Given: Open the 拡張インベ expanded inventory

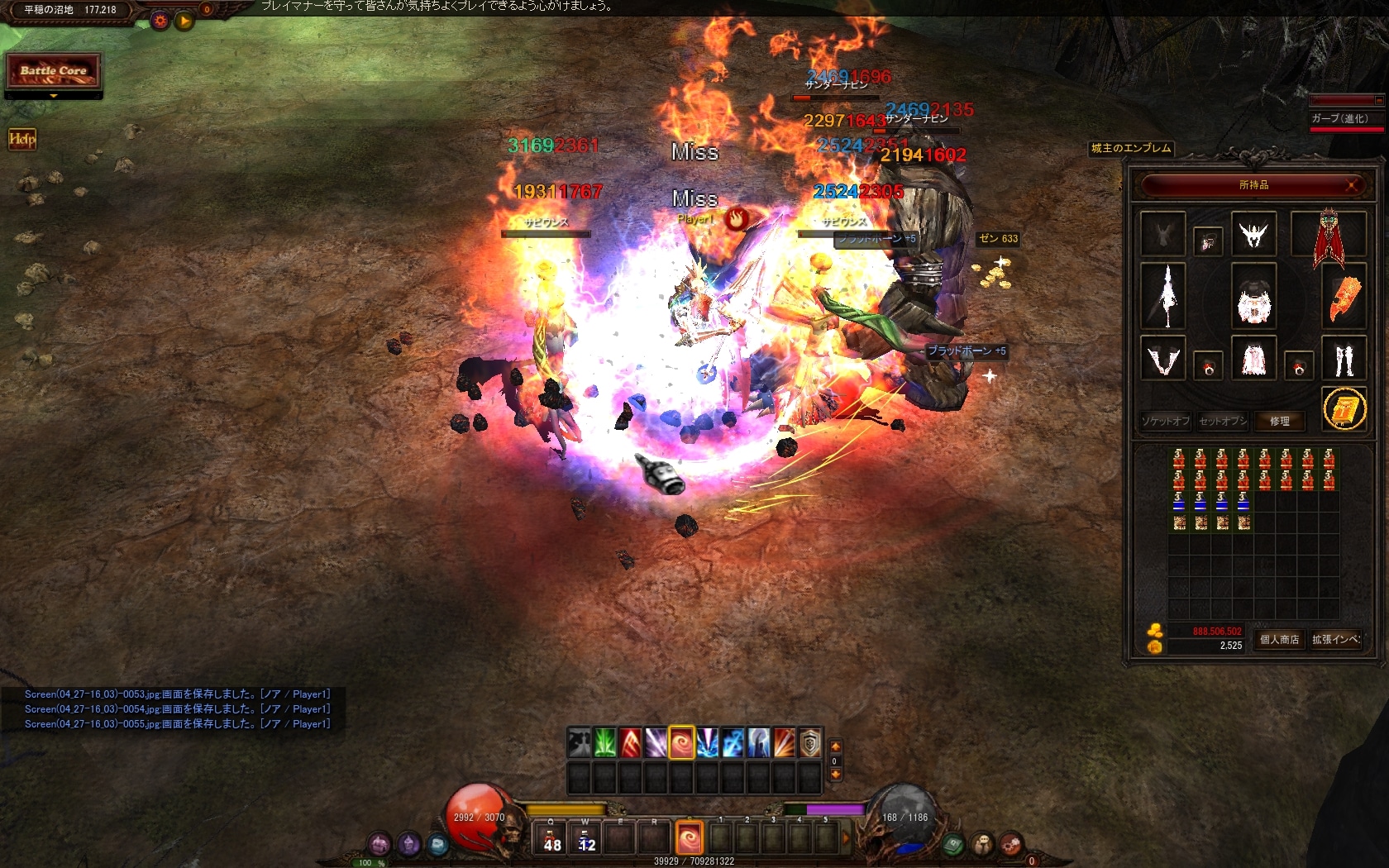Looking at the screenshot, I should [x=1335, y=639].
